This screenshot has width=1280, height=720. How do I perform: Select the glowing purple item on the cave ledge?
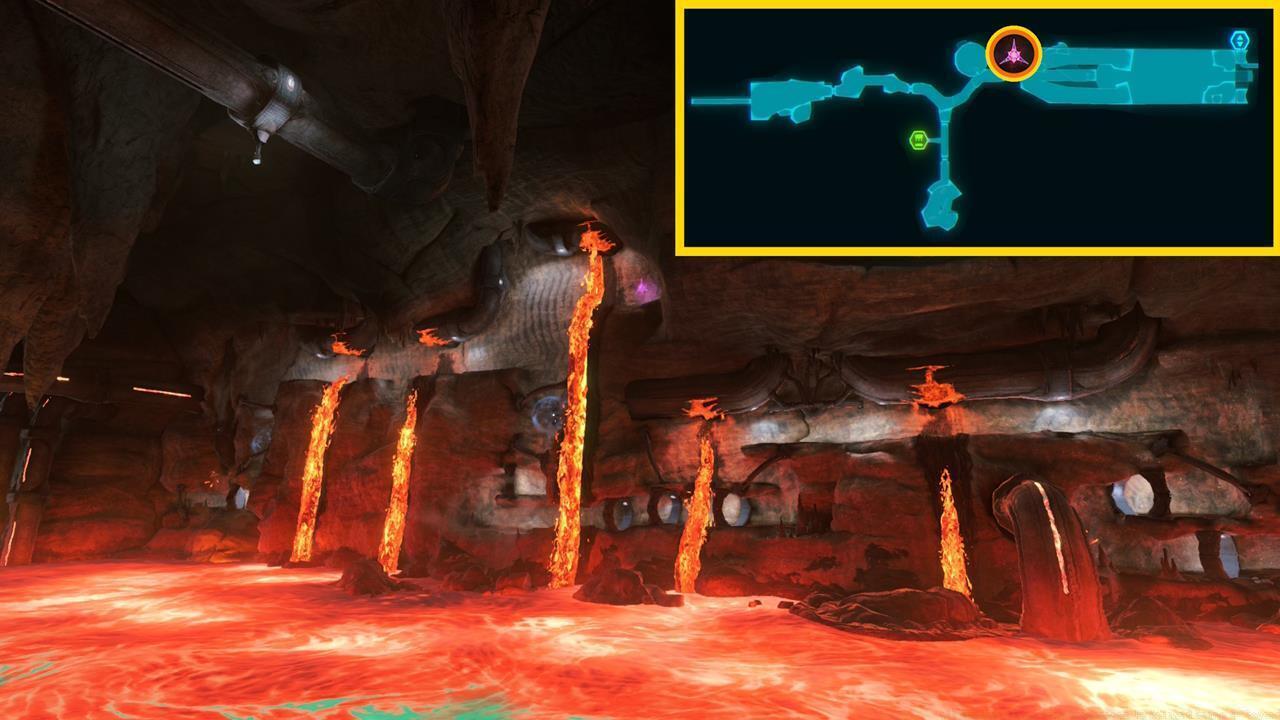(640, 286)
